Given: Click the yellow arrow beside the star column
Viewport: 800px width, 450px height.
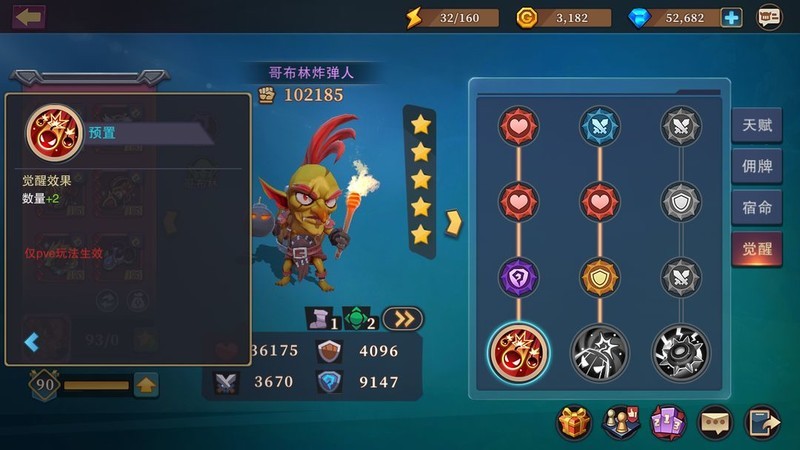Looking at the screenshot, I should point(453,219).
